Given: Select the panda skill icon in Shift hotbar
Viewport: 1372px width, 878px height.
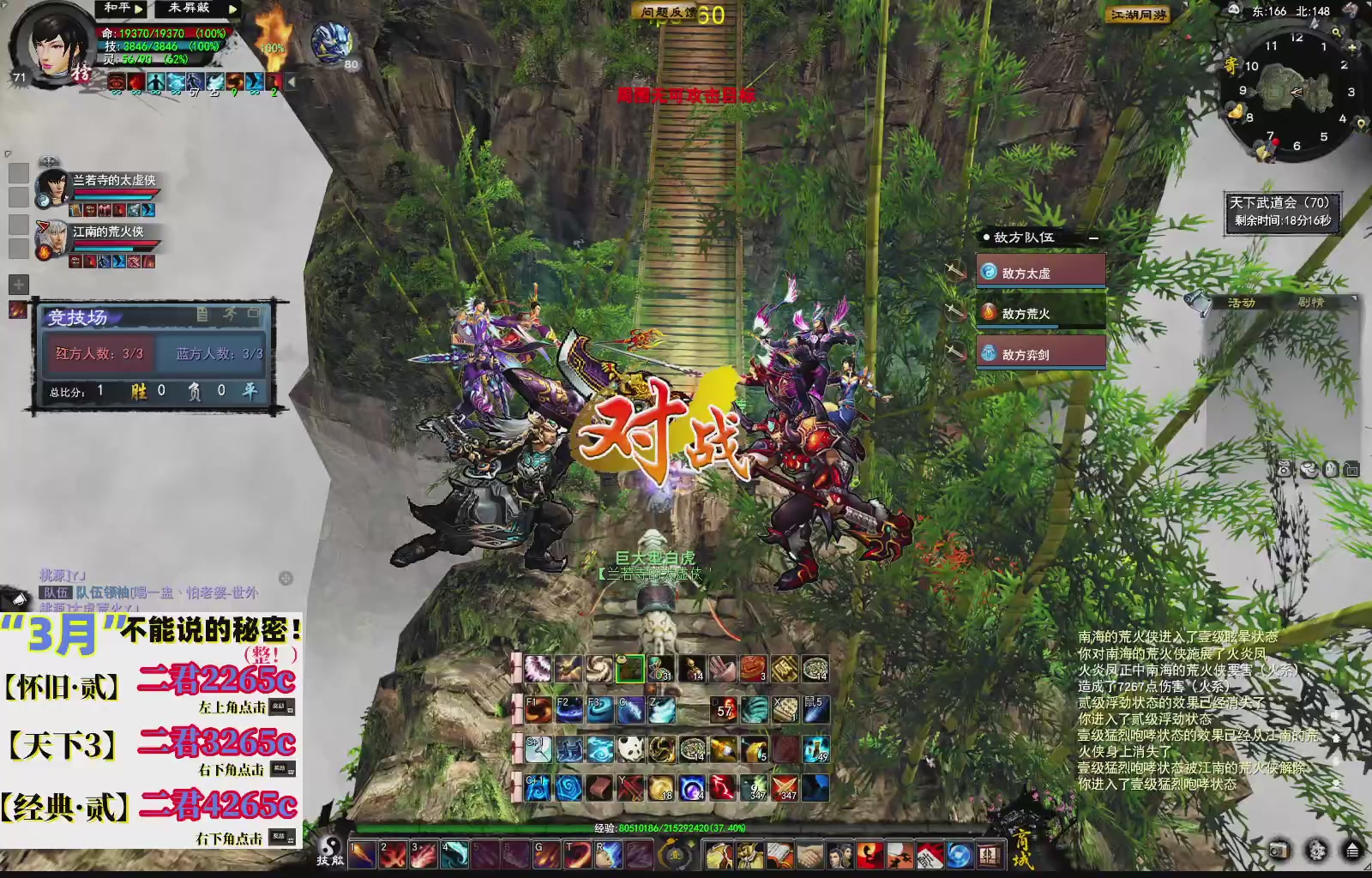Looking at the screenshot, I should (629, 749).
